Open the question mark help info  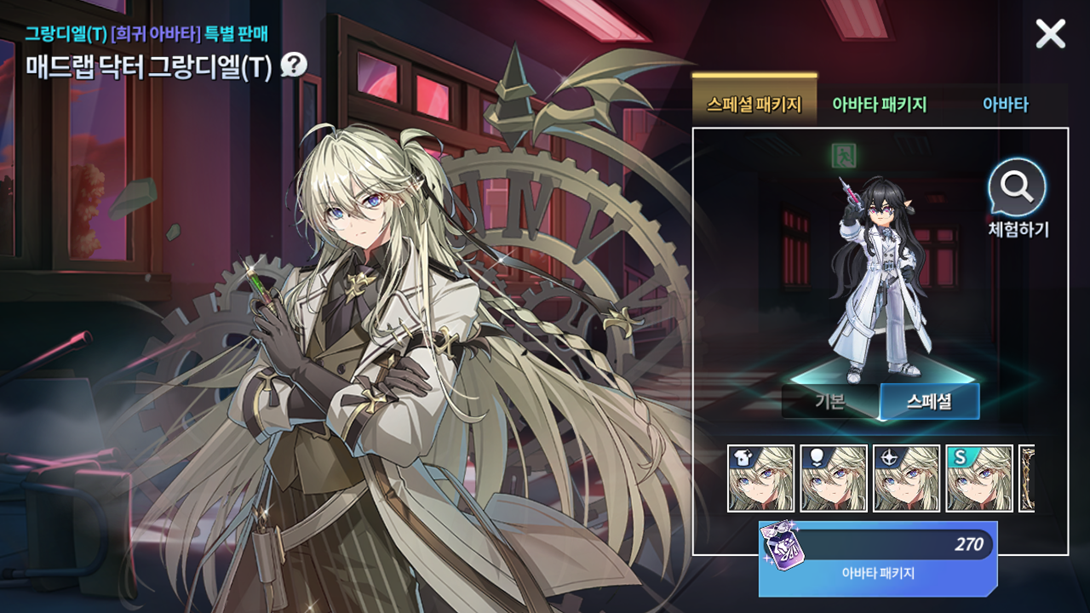pyautogui.click(x=293, y=66)
